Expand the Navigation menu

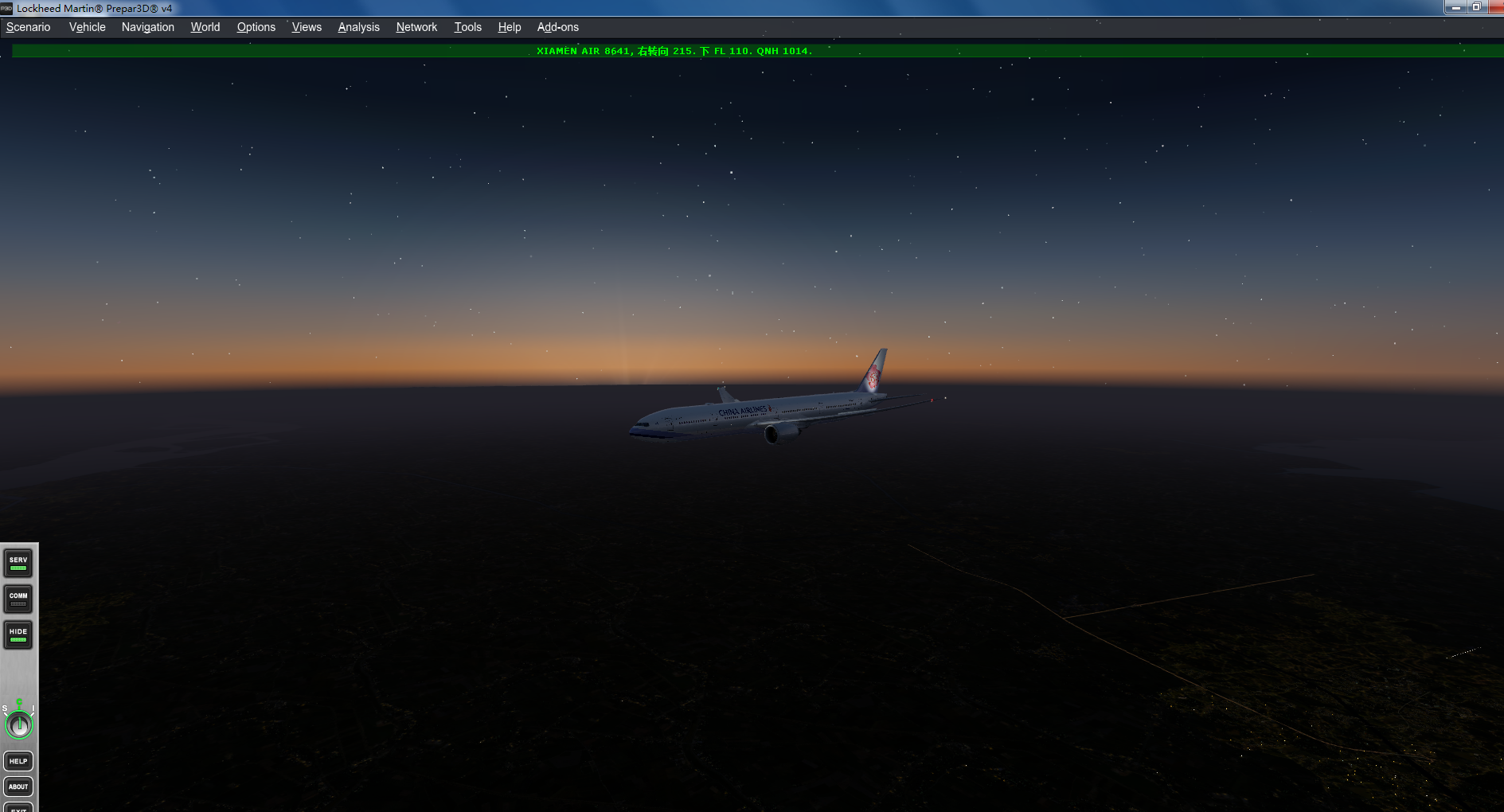[147, 26]
